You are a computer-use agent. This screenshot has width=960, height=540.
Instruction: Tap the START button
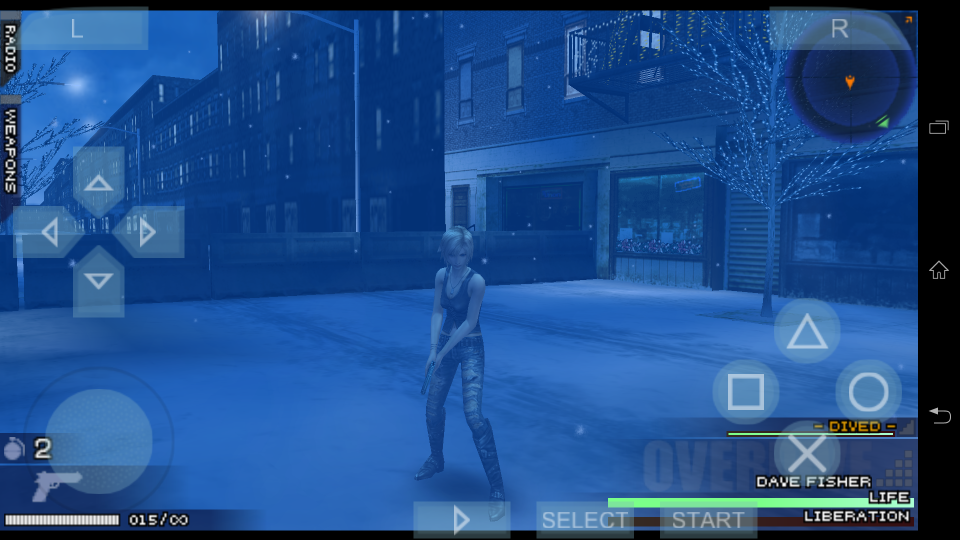(x=707, y=519)
